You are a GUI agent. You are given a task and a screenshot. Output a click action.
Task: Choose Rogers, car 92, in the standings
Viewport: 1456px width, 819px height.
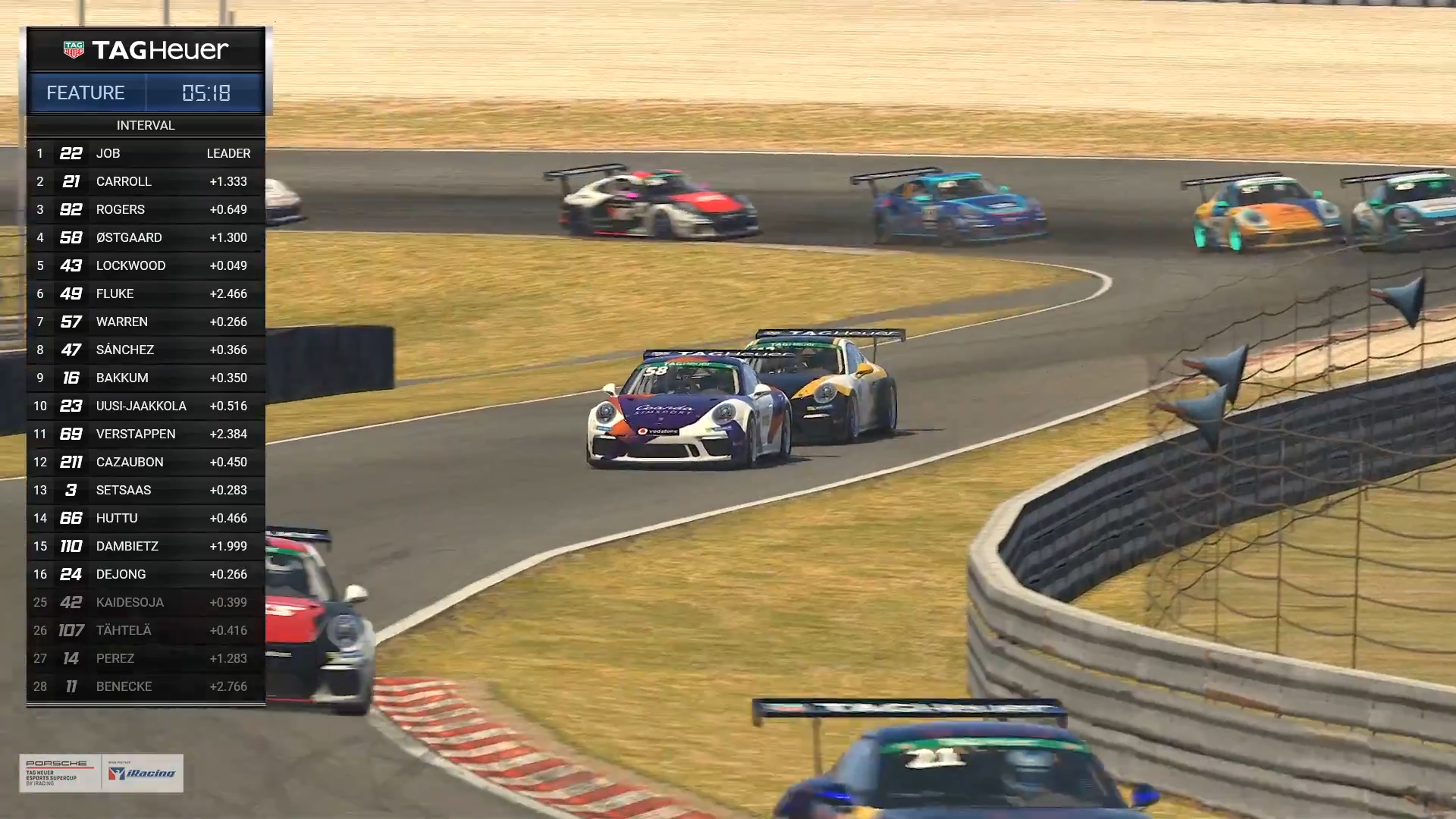pyautogui.click(x=146, y=209)
